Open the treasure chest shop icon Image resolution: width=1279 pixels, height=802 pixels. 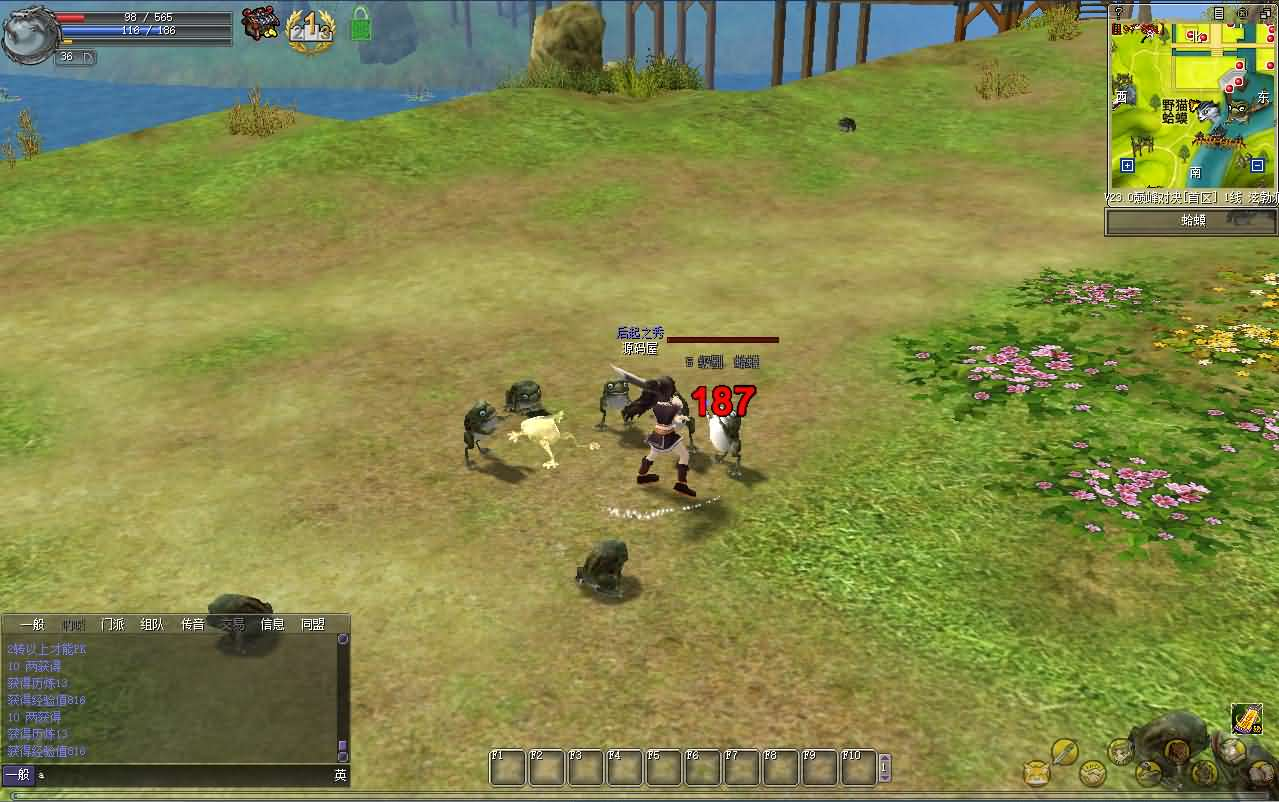click(260, 24)
